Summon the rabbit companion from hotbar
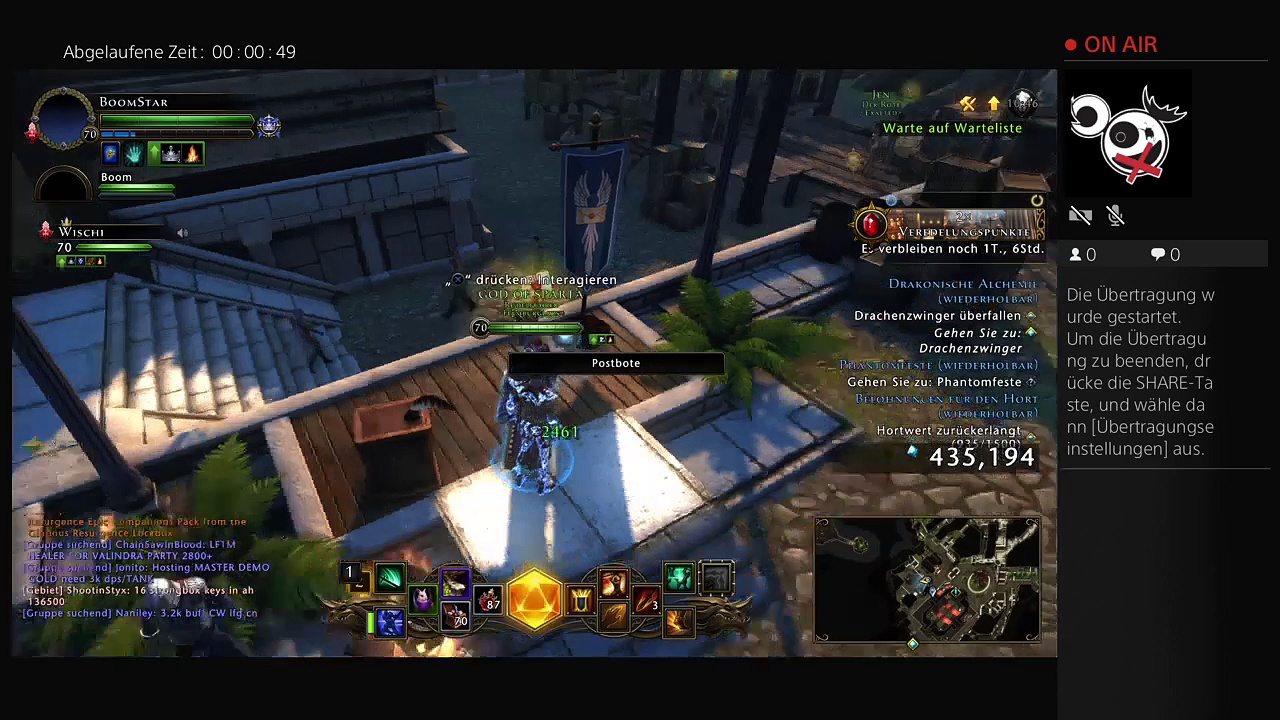Viewport: 1280px width, 720px height. [422, 599]
